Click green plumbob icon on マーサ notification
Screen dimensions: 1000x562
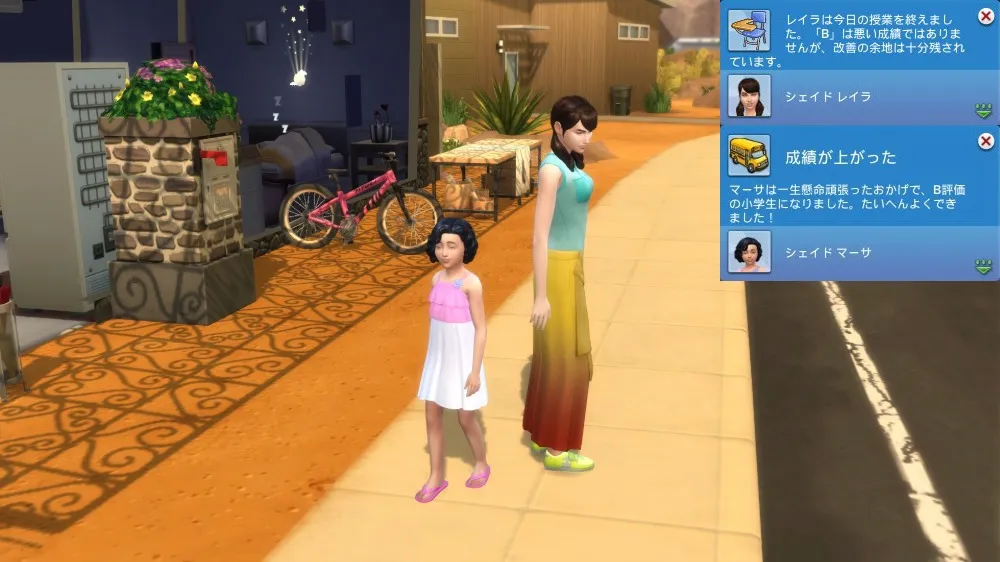pyautogui.click(x=983, y=266)
